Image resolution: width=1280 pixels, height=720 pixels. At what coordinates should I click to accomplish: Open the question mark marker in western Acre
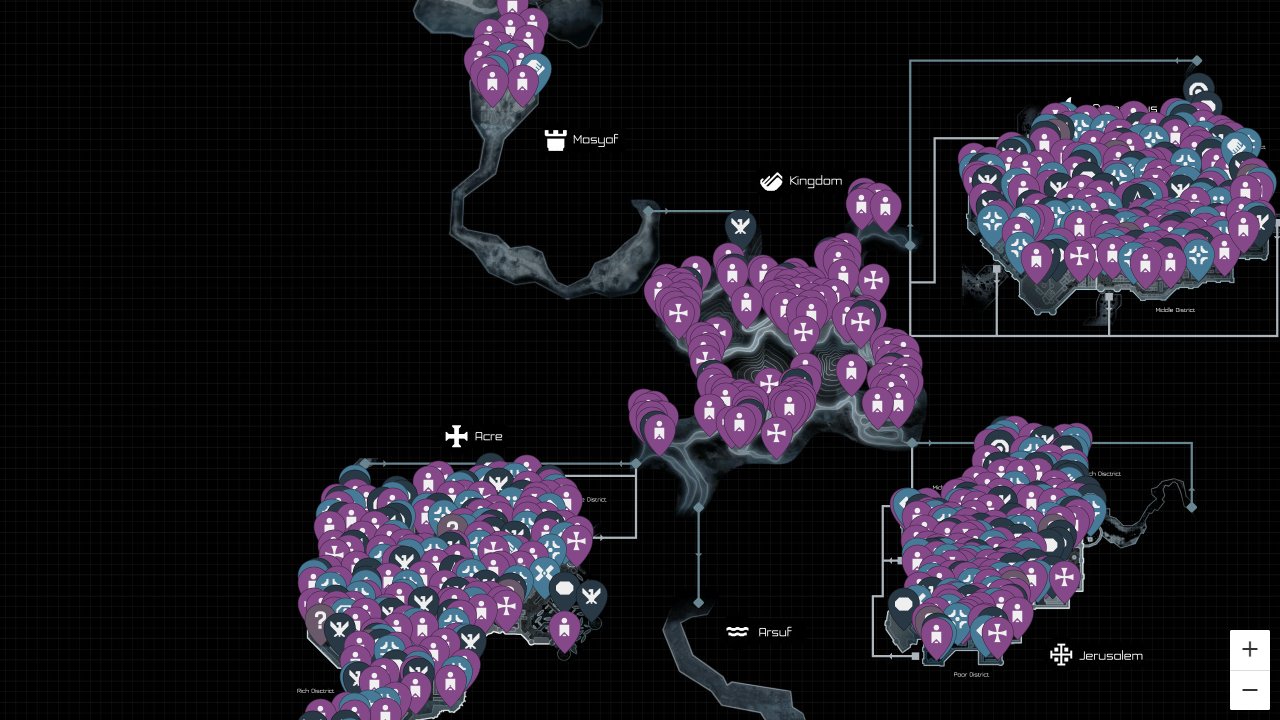(318, 620)
